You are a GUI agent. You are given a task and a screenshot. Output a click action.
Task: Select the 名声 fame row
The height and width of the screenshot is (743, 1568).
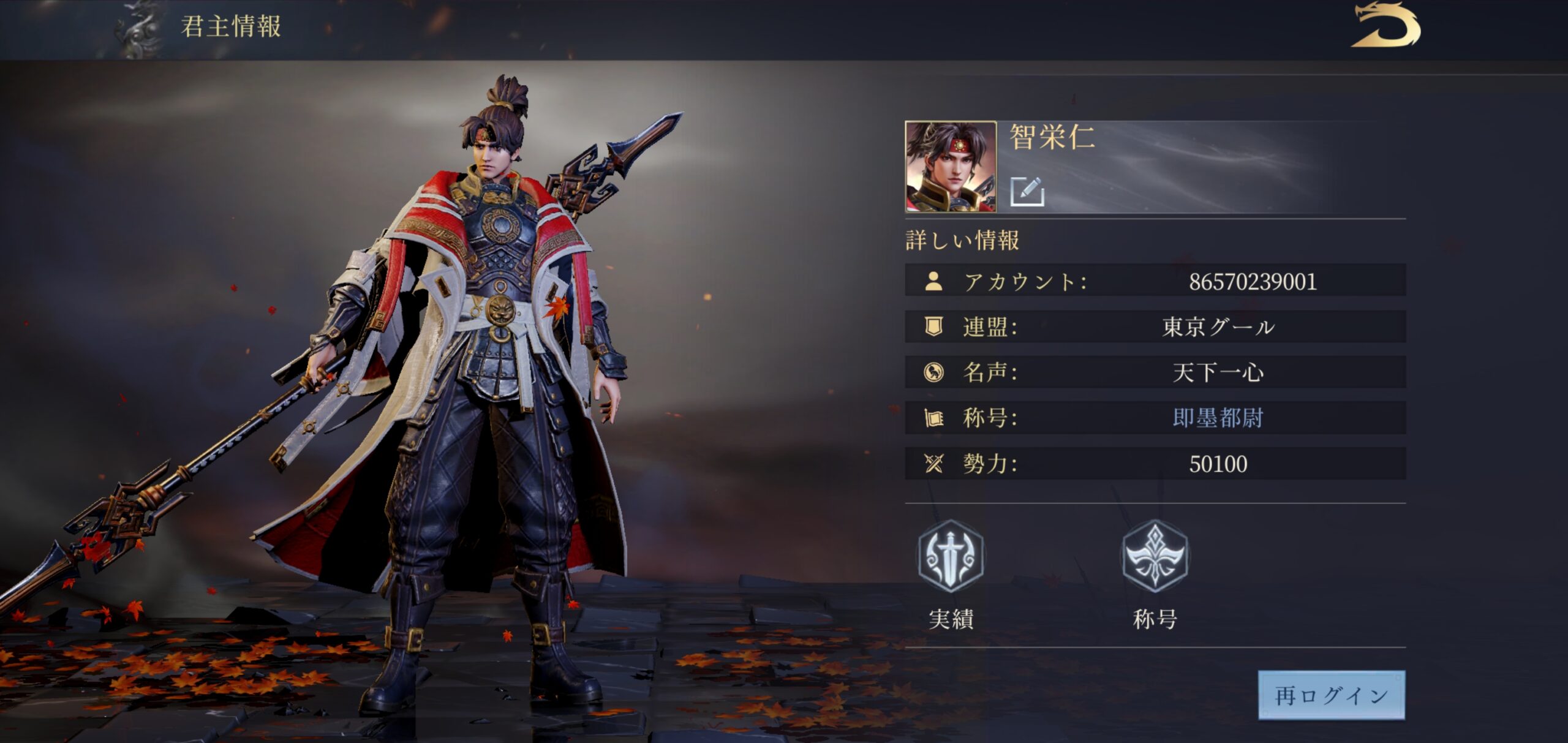pos(1155,372)
